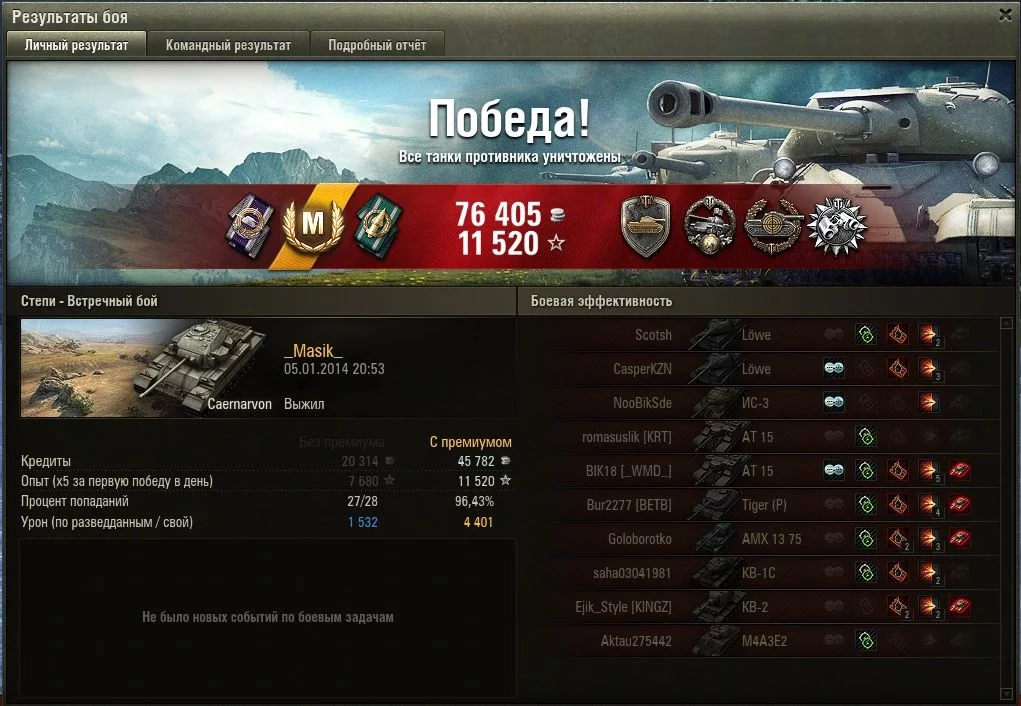This screenshot has height=706, width=1021.
Task: Select Goloborotko's AMX 13 75 row
Action: [x=760, y=539]
